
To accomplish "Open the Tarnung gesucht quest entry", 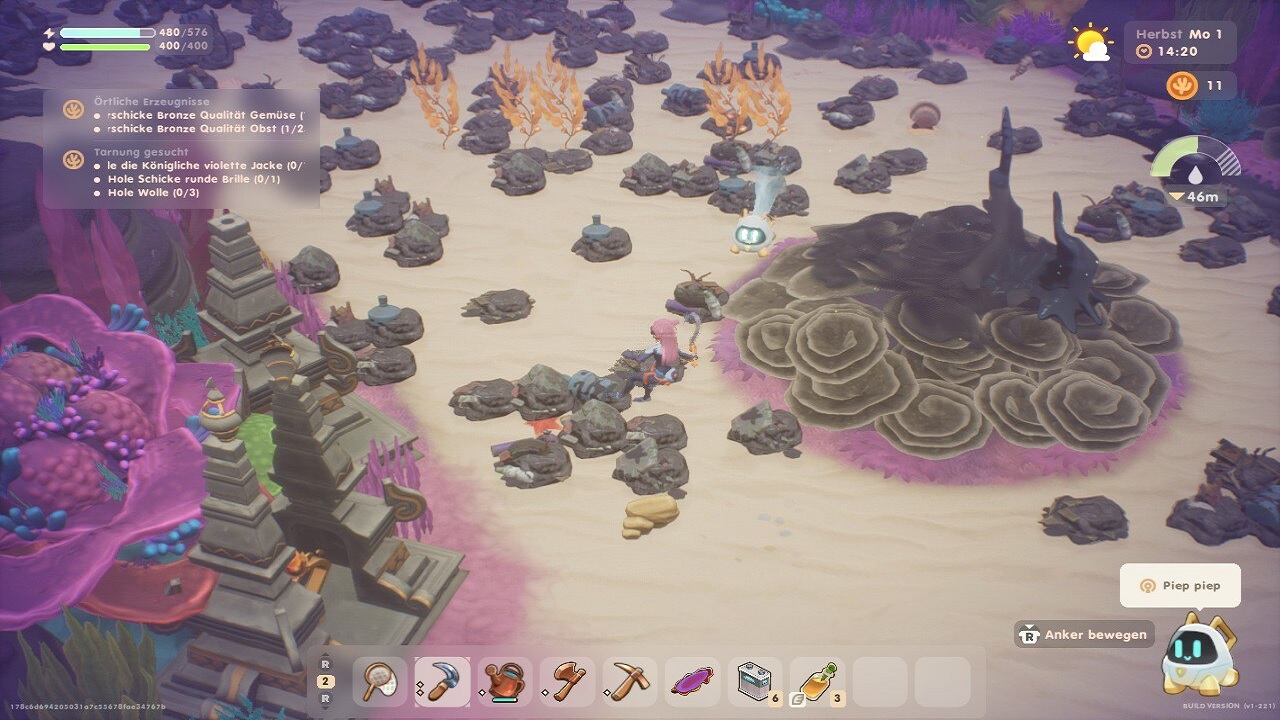I will coord(141,152).
